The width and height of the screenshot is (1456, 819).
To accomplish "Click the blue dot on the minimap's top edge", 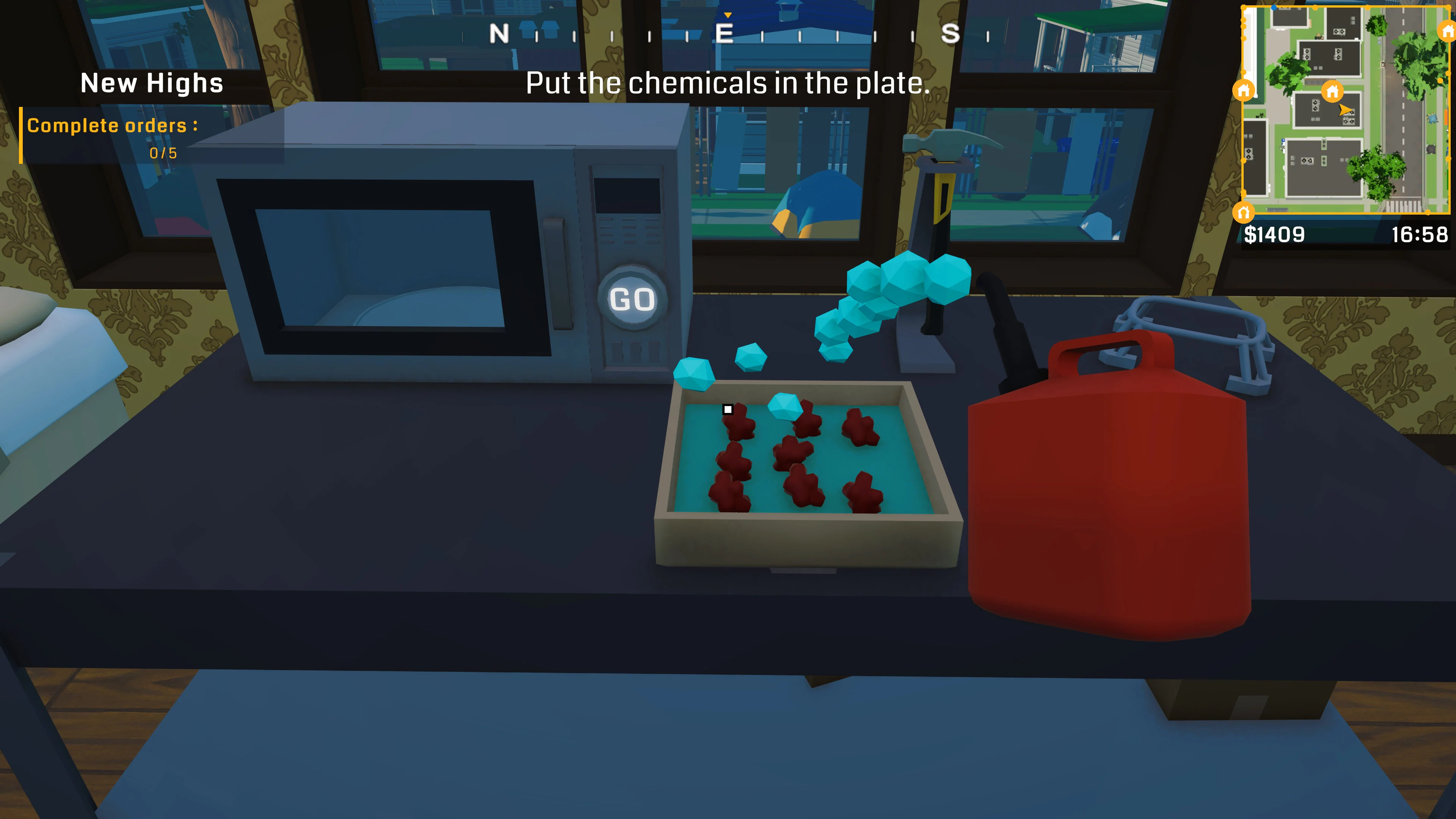I will (x=1274, y=7).
